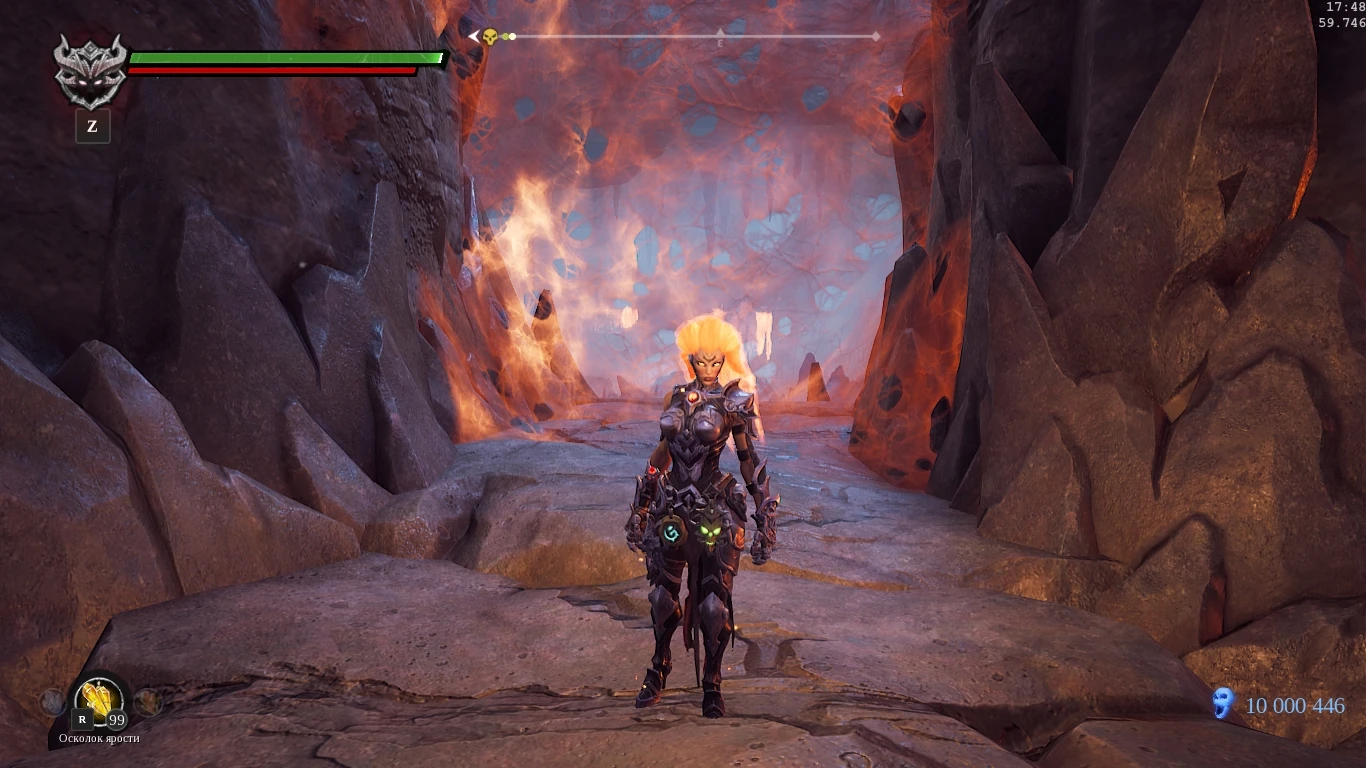The height and width of the screenshot is (768, 1366).
Task: Select the grayed item slot left of Wrath Shard
Action: click(x=50, y=702)
